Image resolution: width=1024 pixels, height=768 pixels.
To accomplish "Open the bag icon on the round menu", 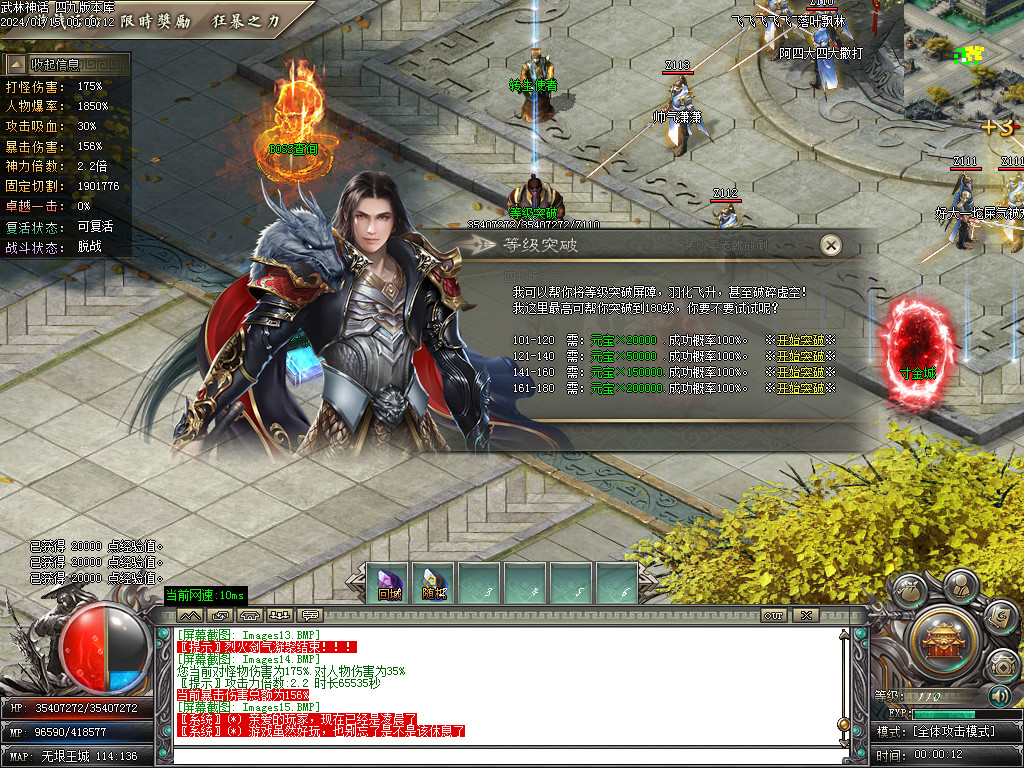I will tap(910, 591).
